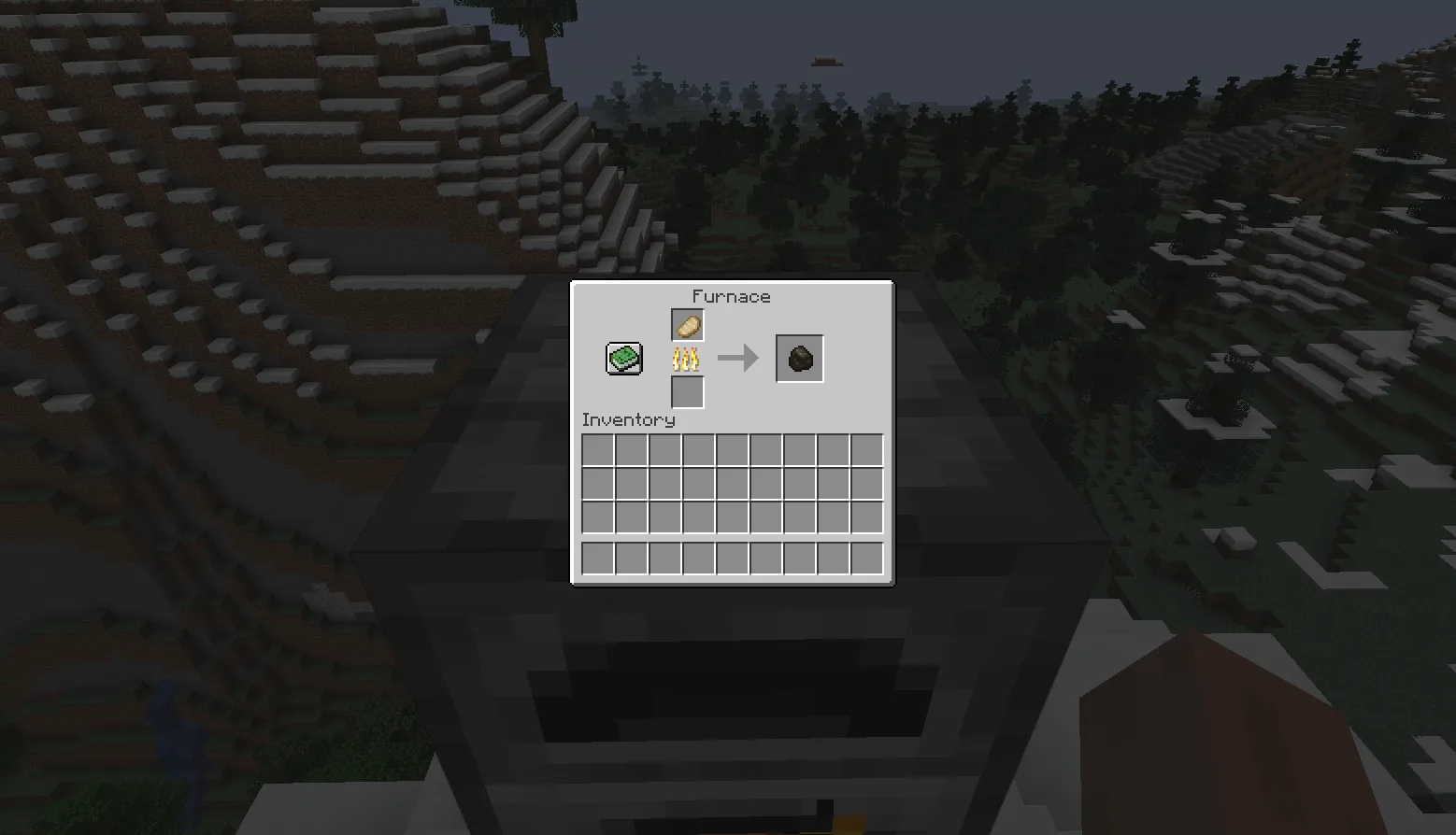
Task: Click the Inventory label text
Action: coord(627,419)
